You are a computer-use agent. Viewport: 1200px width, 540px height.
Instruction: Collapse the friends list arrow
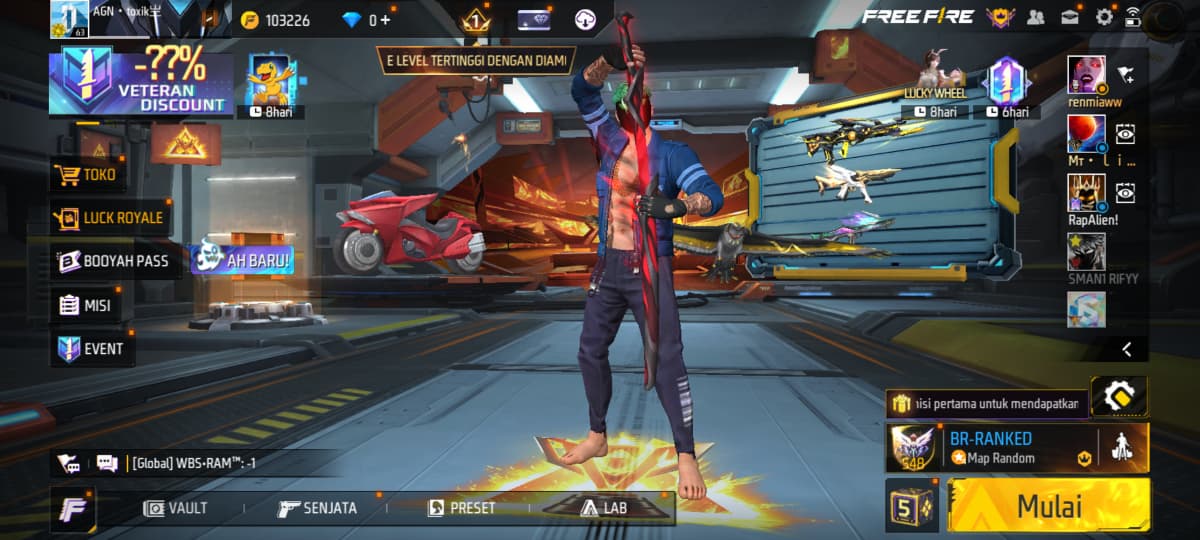[1127, 349]
